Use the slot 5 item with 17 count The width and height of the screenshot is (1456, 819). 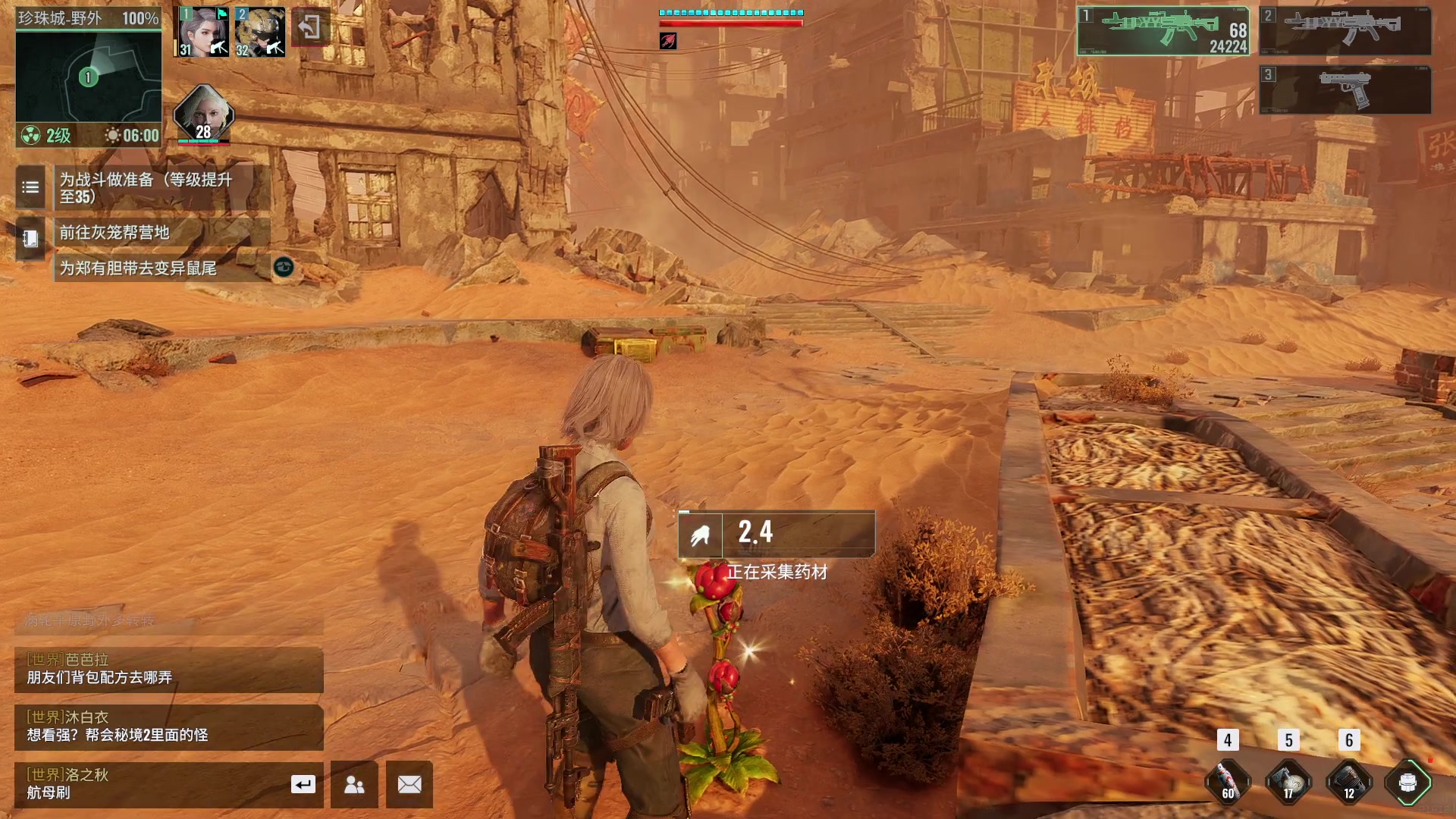tap(1288, 781)
